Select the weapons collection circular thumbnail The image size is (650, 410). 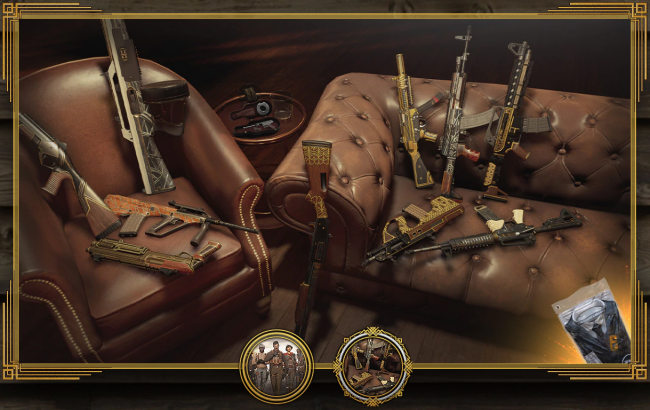pos(371,366)
